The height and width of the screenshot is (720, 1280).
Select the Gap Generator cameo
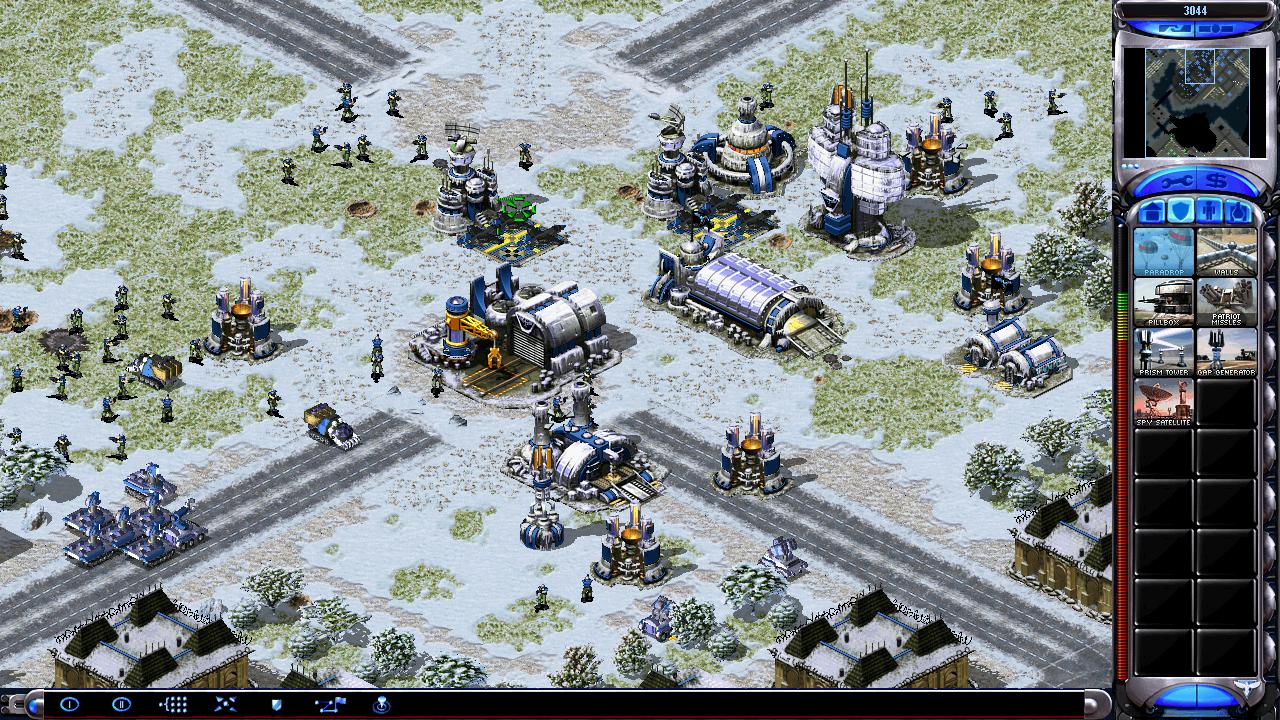point(1226,351)
